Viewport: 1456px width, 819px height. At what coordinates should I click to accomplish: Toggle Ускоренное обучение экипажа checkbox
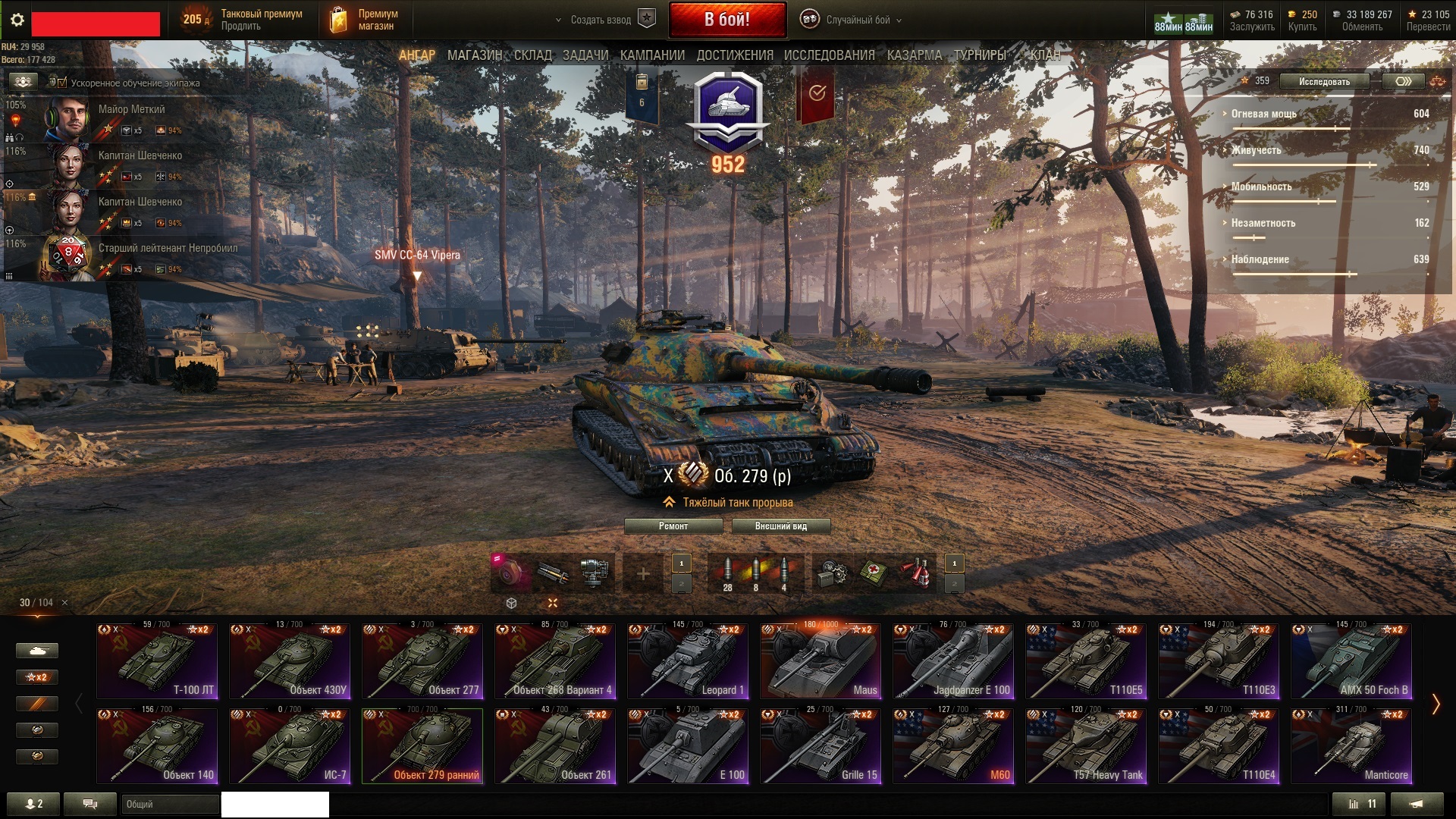(62, 83)
